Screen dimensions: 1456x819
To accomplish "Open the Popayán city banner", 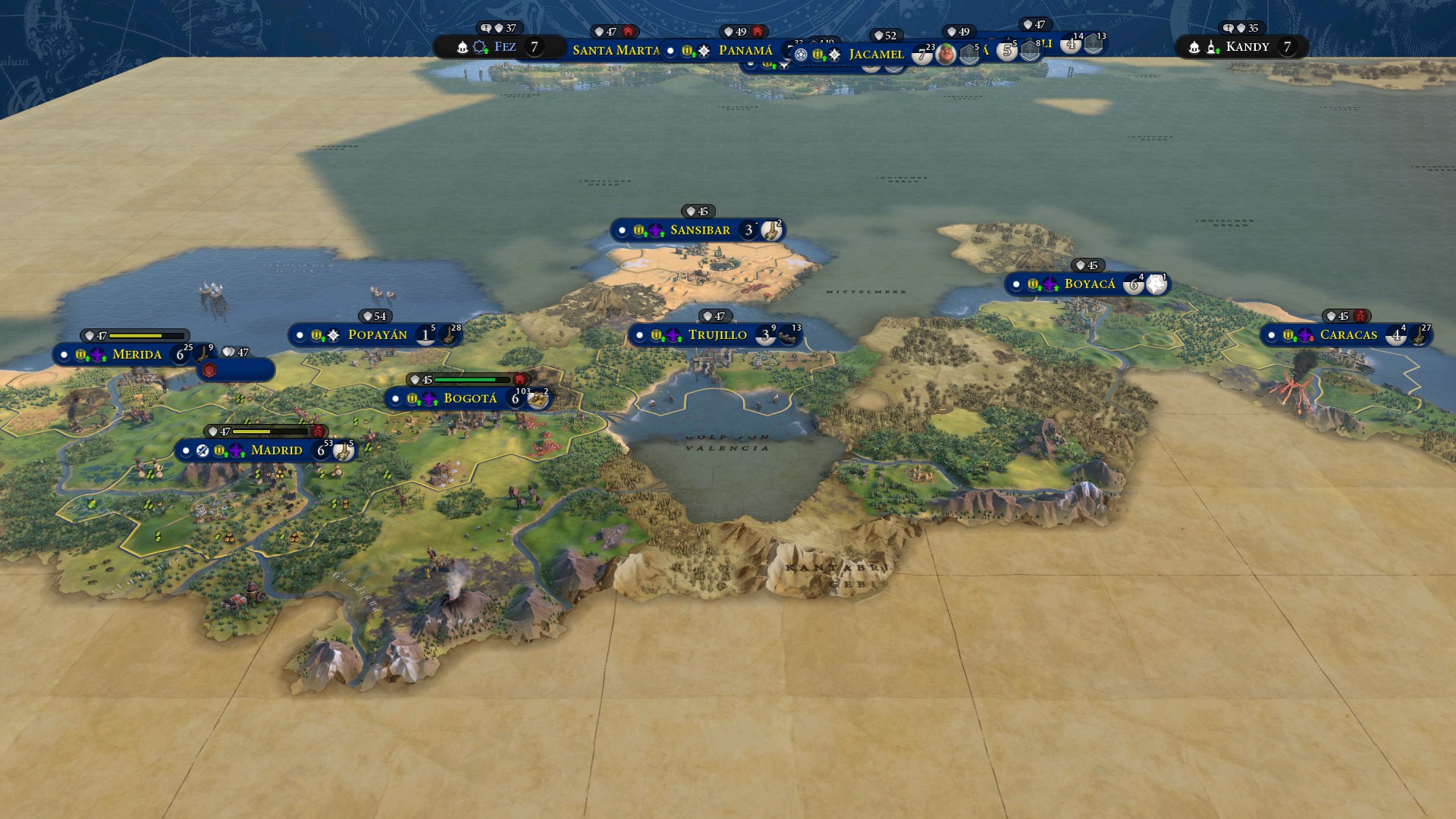I will tap(377, 334).
